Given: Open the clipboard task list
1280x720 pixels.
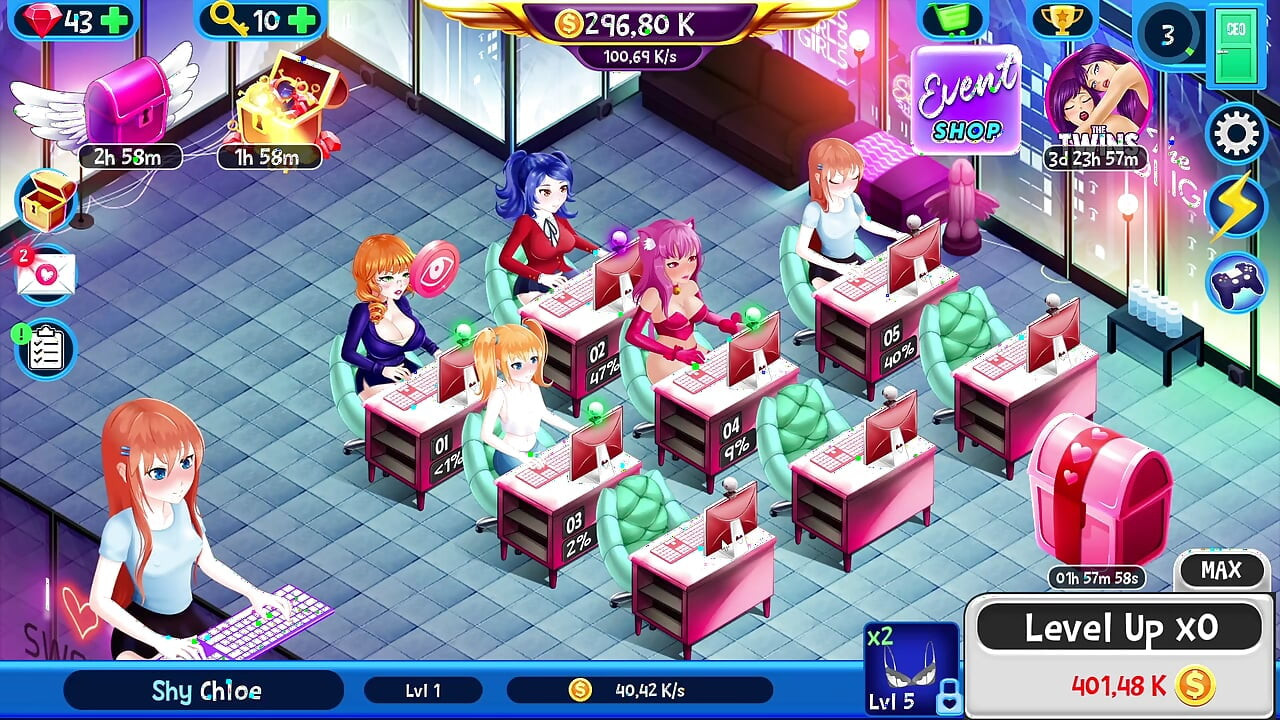Looking at the screenshot, I should click(46, 349).
